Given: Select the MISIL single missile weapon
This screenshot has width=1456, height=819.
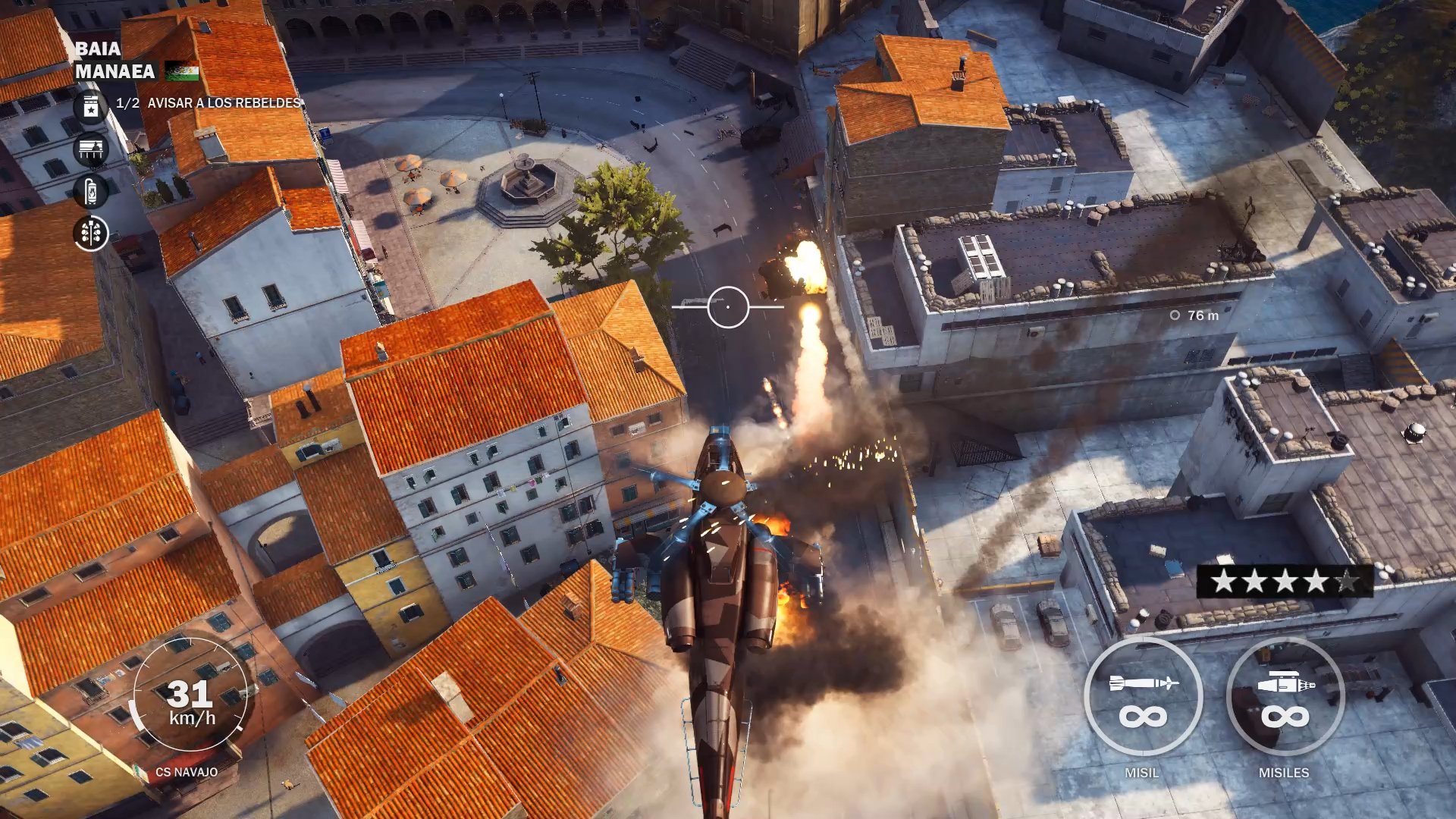Looking at the screenshot, I should coord(1143,696).
